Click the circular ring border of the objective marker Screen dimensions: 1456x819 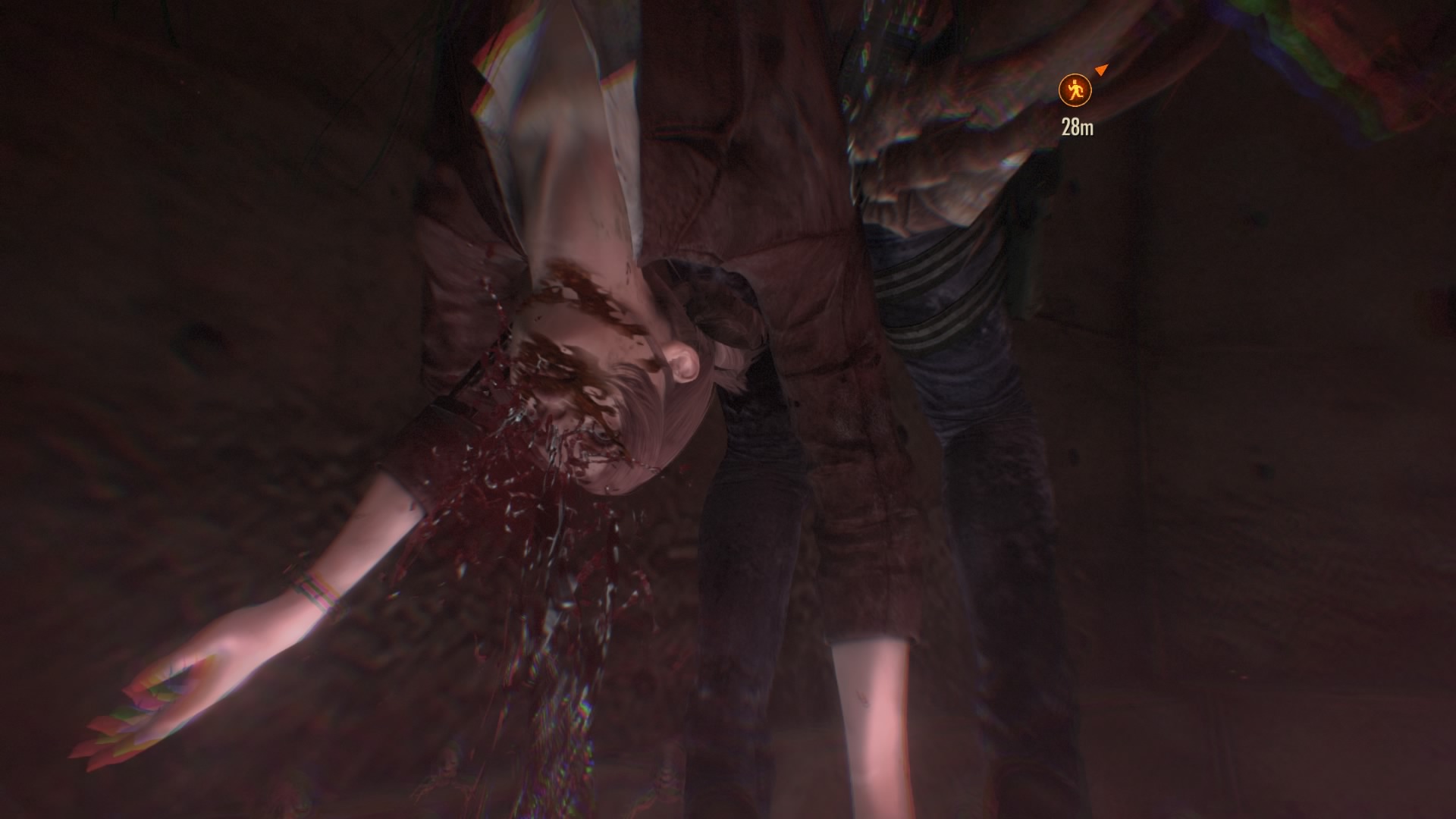point(1059,89)
